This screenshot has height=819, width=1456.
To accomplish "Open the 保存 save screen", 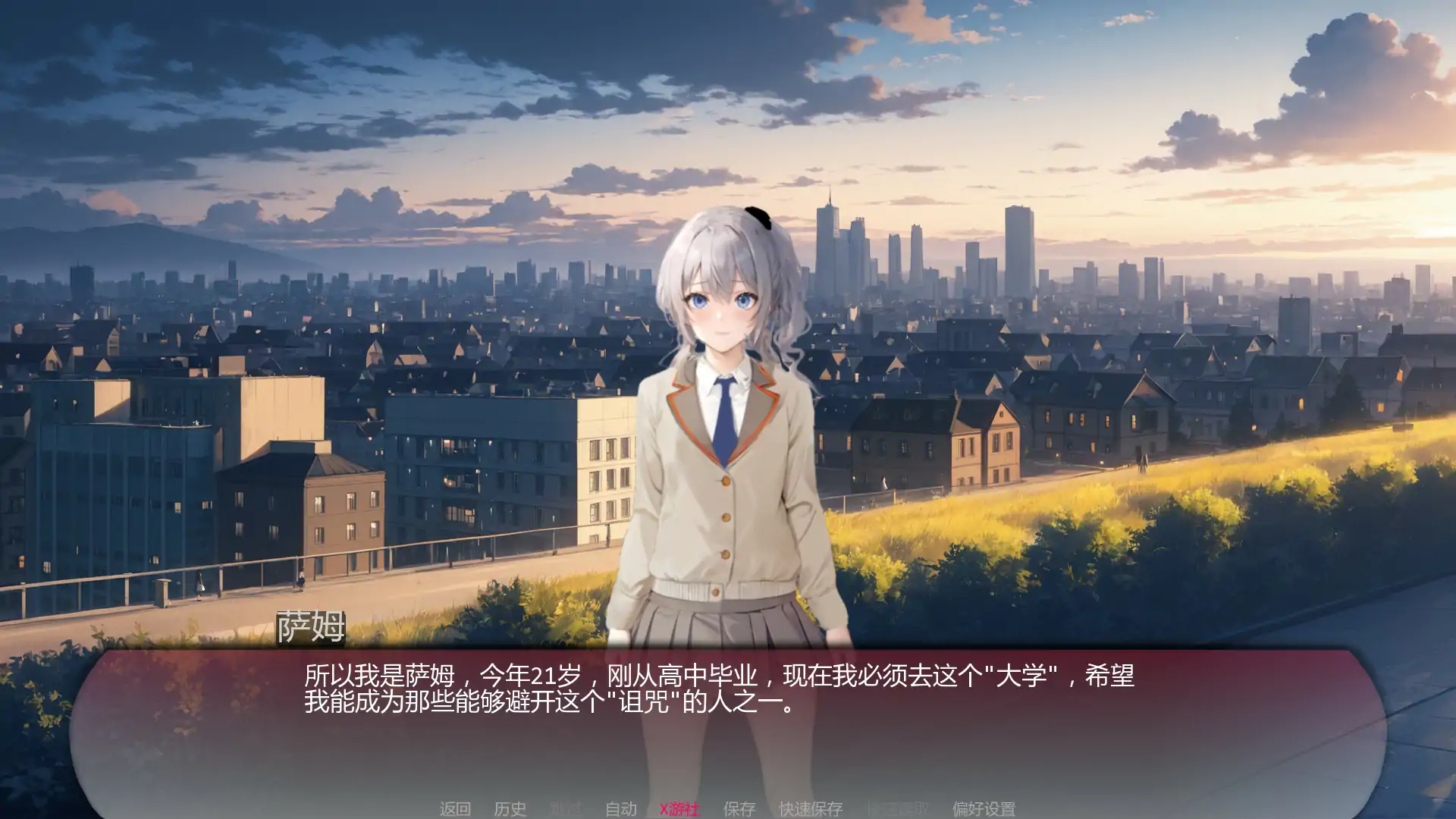I will click(739, 809).
